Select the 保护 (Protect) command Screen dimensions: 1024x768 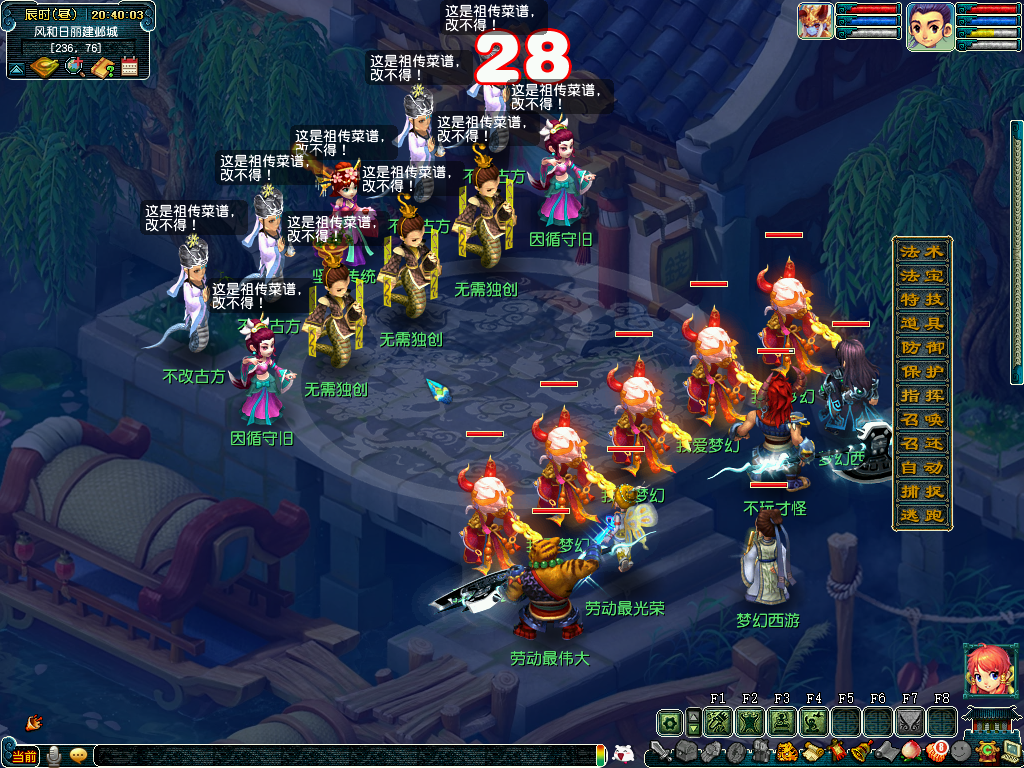coord(921,371)
